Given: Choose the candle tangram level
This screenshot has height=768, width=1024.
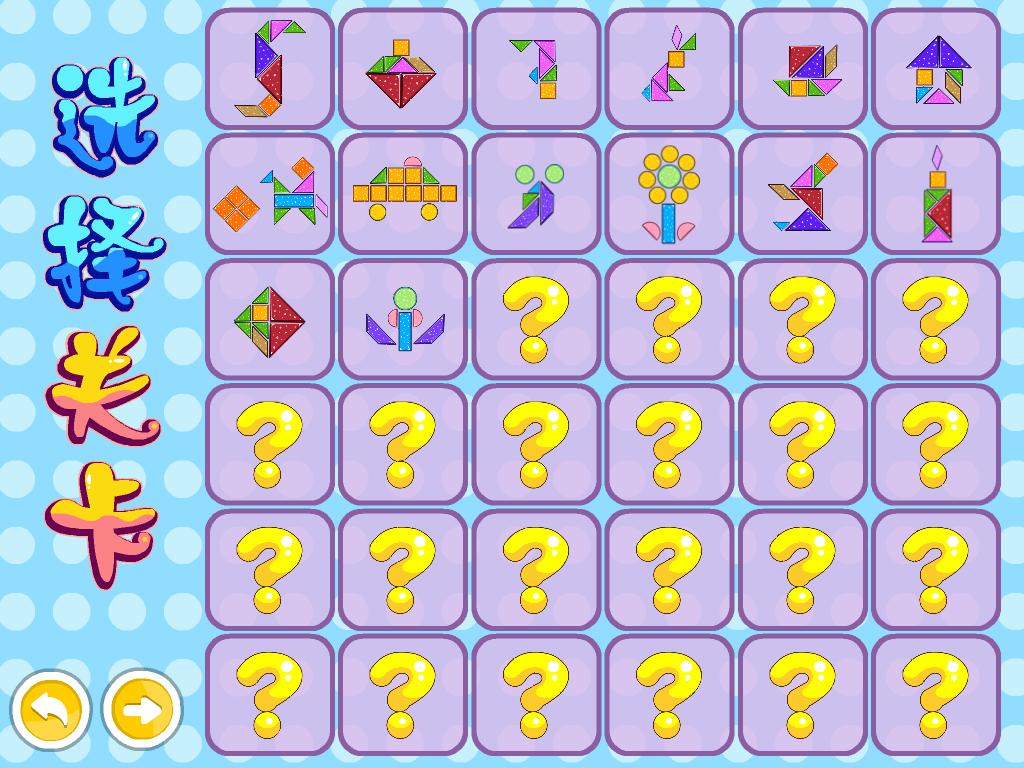Looking at the screenshot, I should (936, 194).
